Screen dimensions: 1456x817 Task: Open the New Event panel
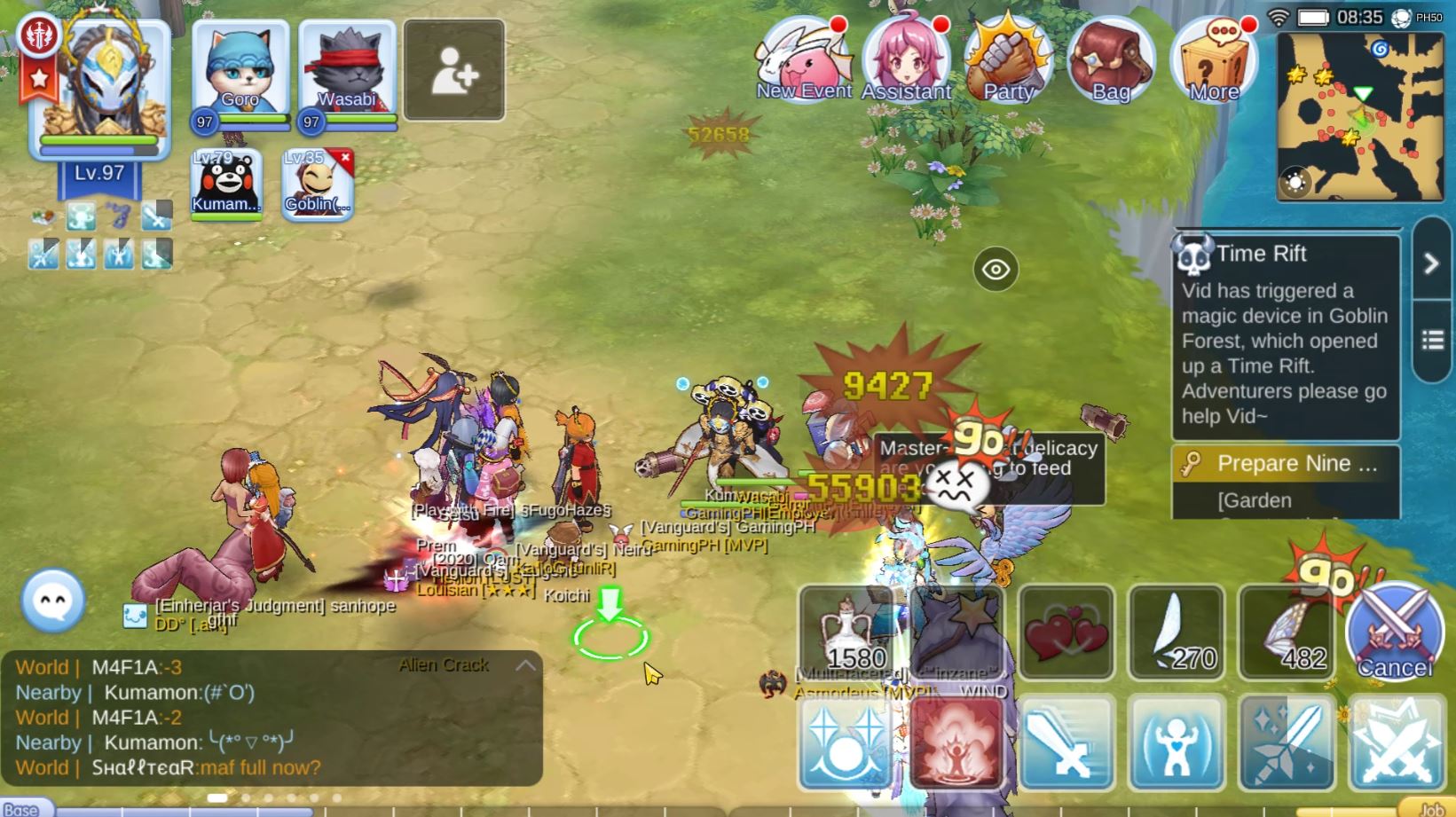pos(801,55)
